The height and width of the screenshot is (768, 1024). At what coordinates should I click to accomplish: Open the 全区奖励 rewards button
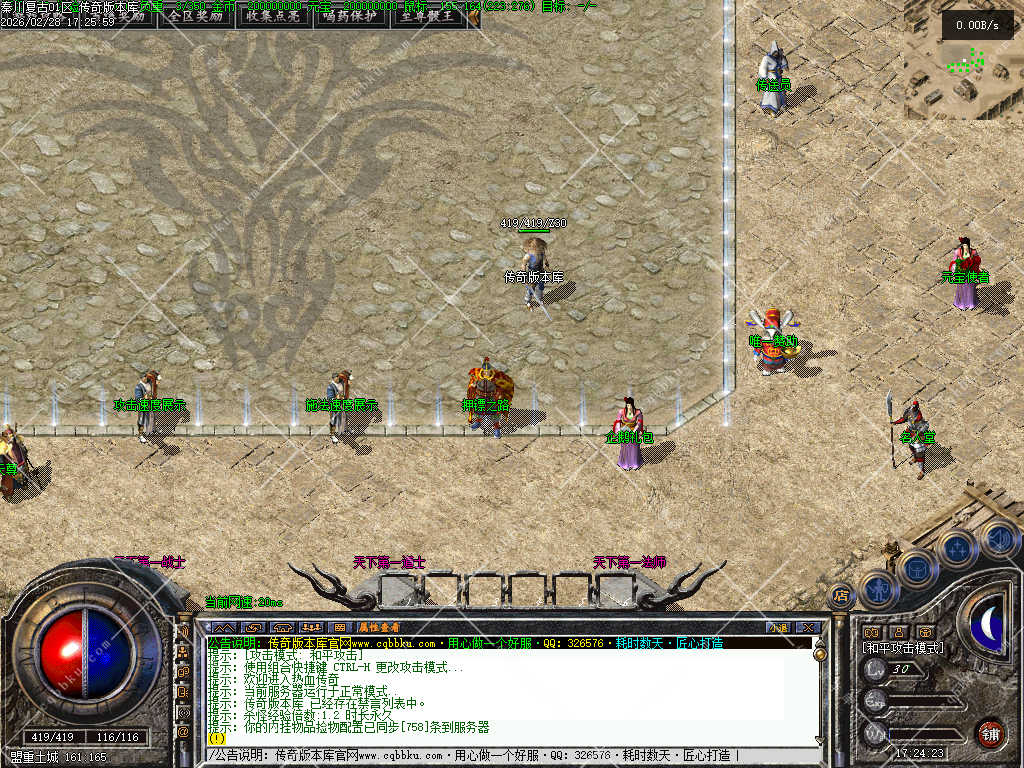[x=194, y=16]
